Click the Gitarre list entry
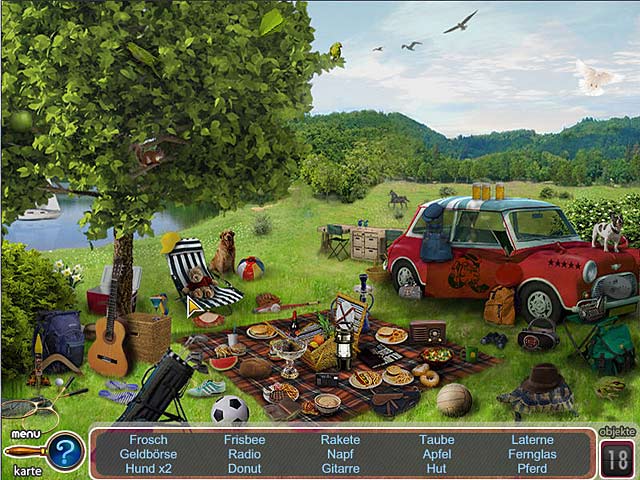This screenshot has height=480, width=640. click(340, 468)
